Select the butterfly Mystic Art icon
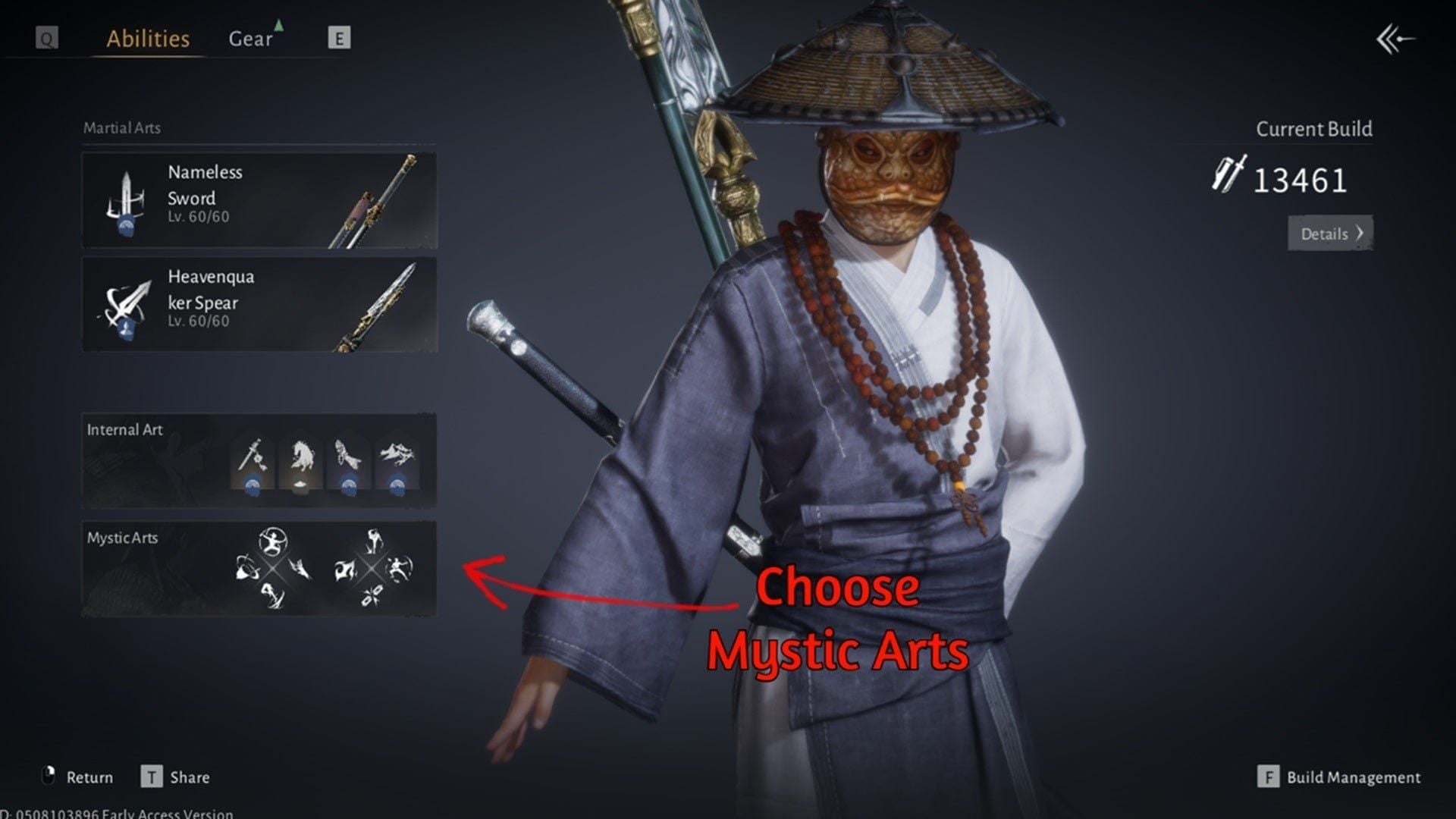The height and width of the screenshot is (819, 1456). coord(373,595)
